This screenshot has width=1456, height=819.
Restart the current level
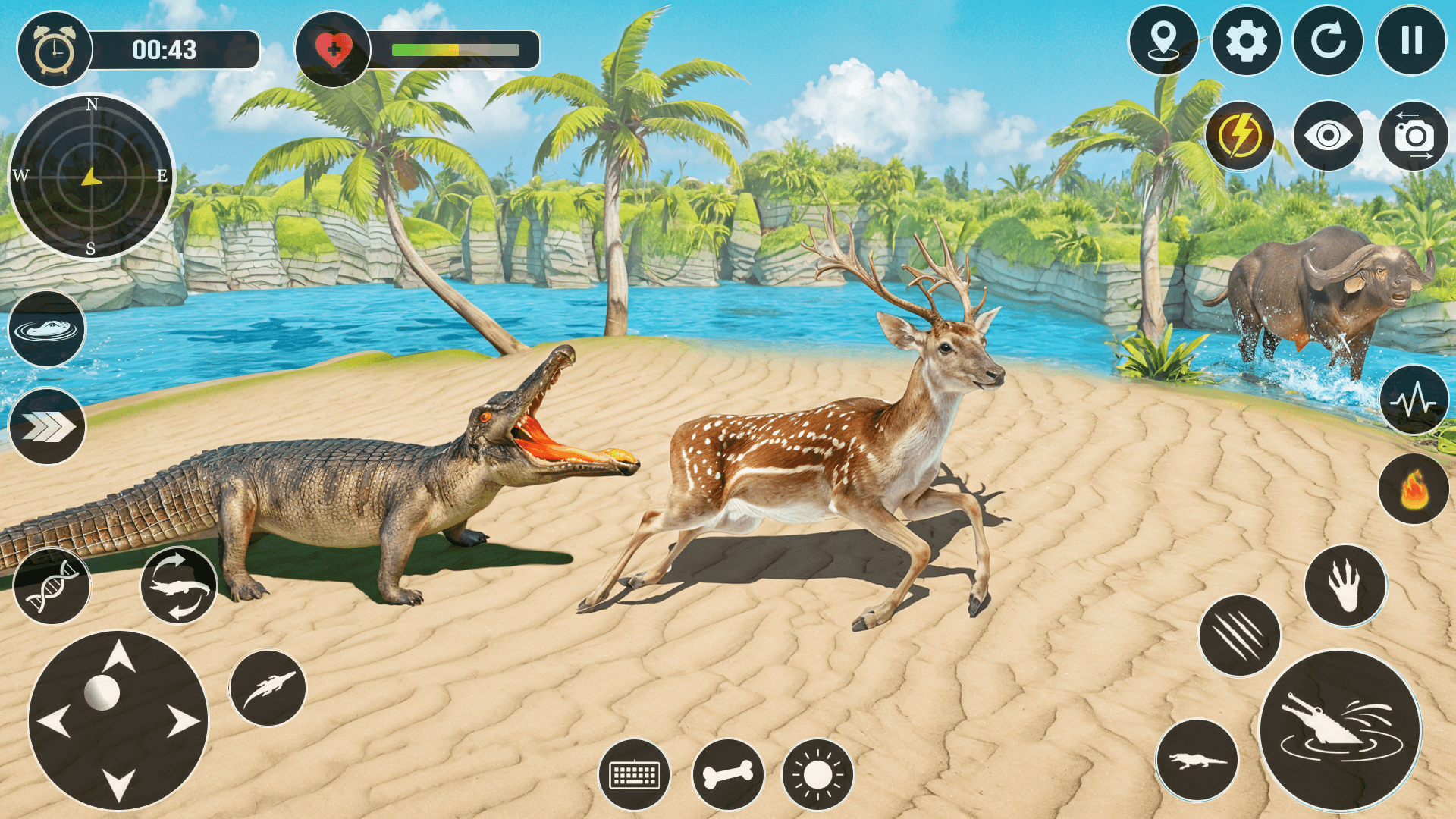1329,42
